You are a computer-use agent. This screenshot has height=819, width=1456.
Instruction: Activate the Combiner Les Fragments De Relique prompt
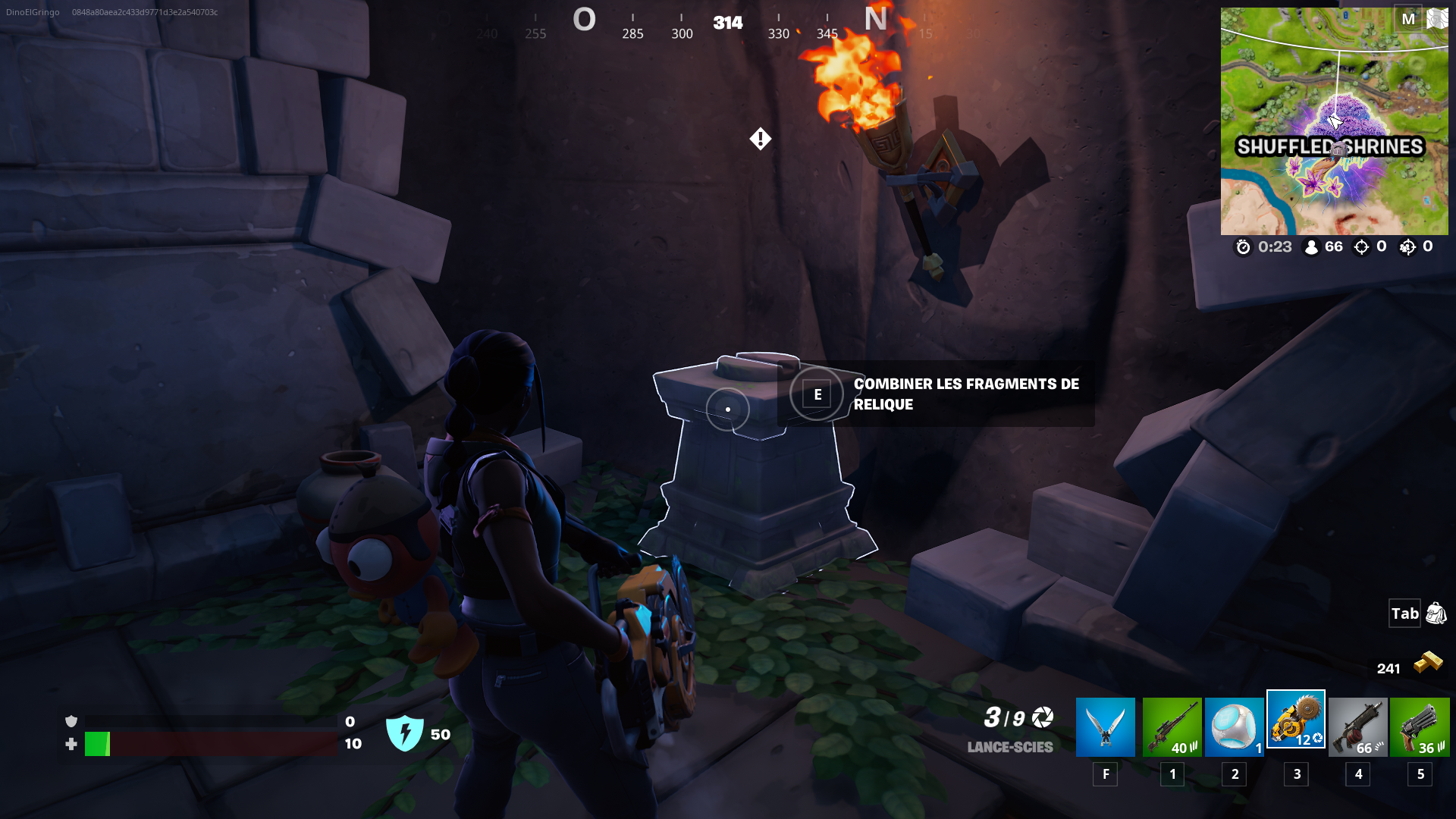pos(817,394)
